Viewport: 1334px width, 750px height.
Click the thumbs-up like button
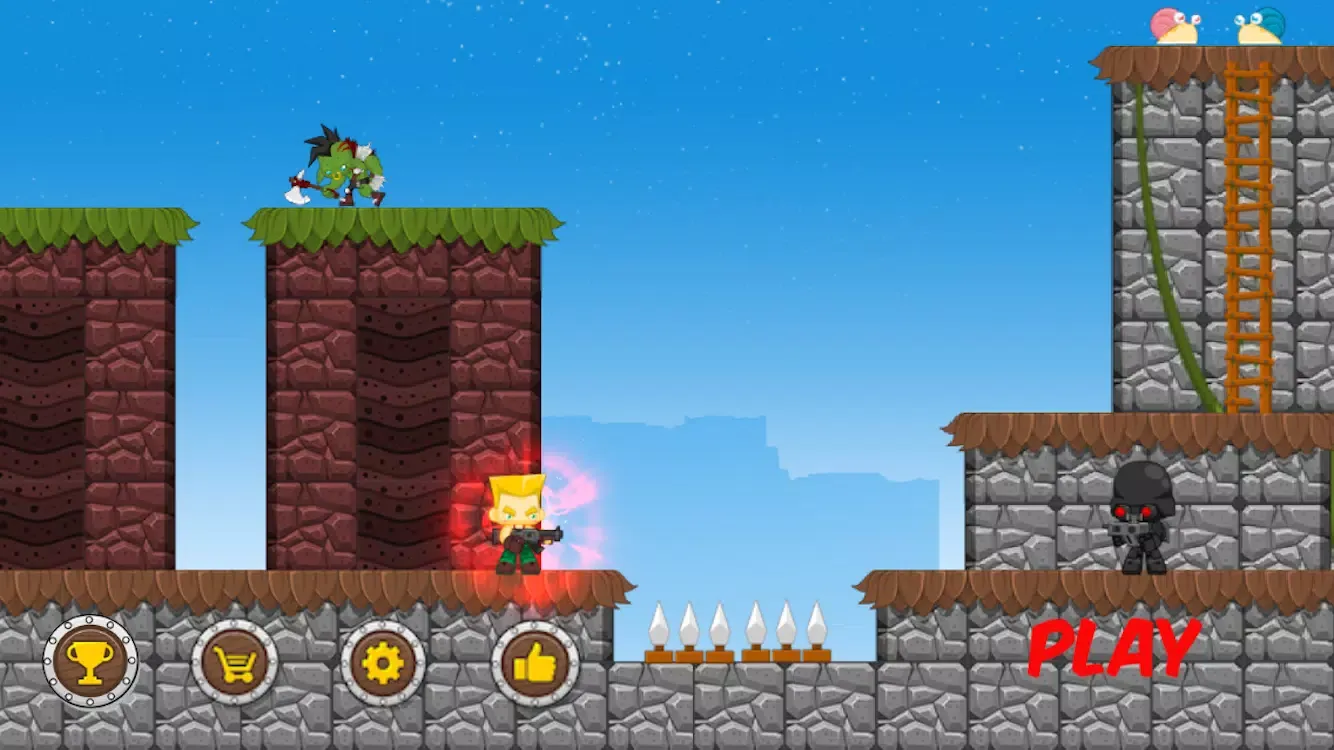click(535, 662)
